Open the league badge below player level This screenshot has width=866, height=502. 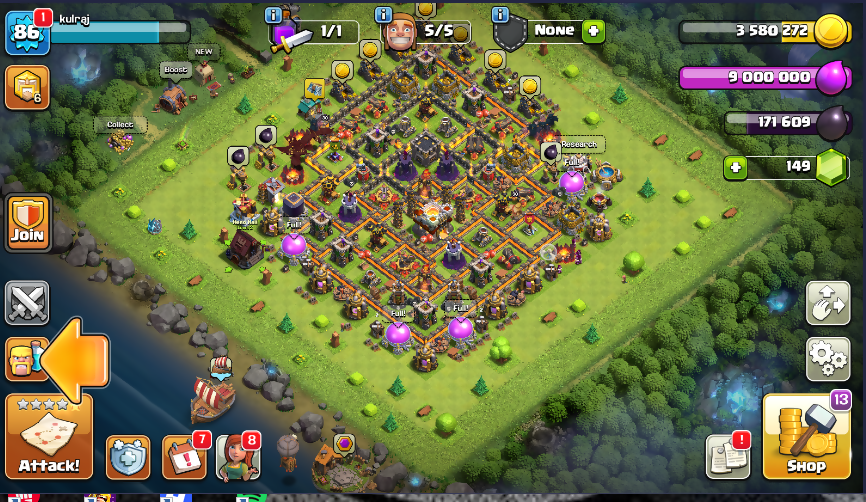pyautogui.click(x=27, y=88)
